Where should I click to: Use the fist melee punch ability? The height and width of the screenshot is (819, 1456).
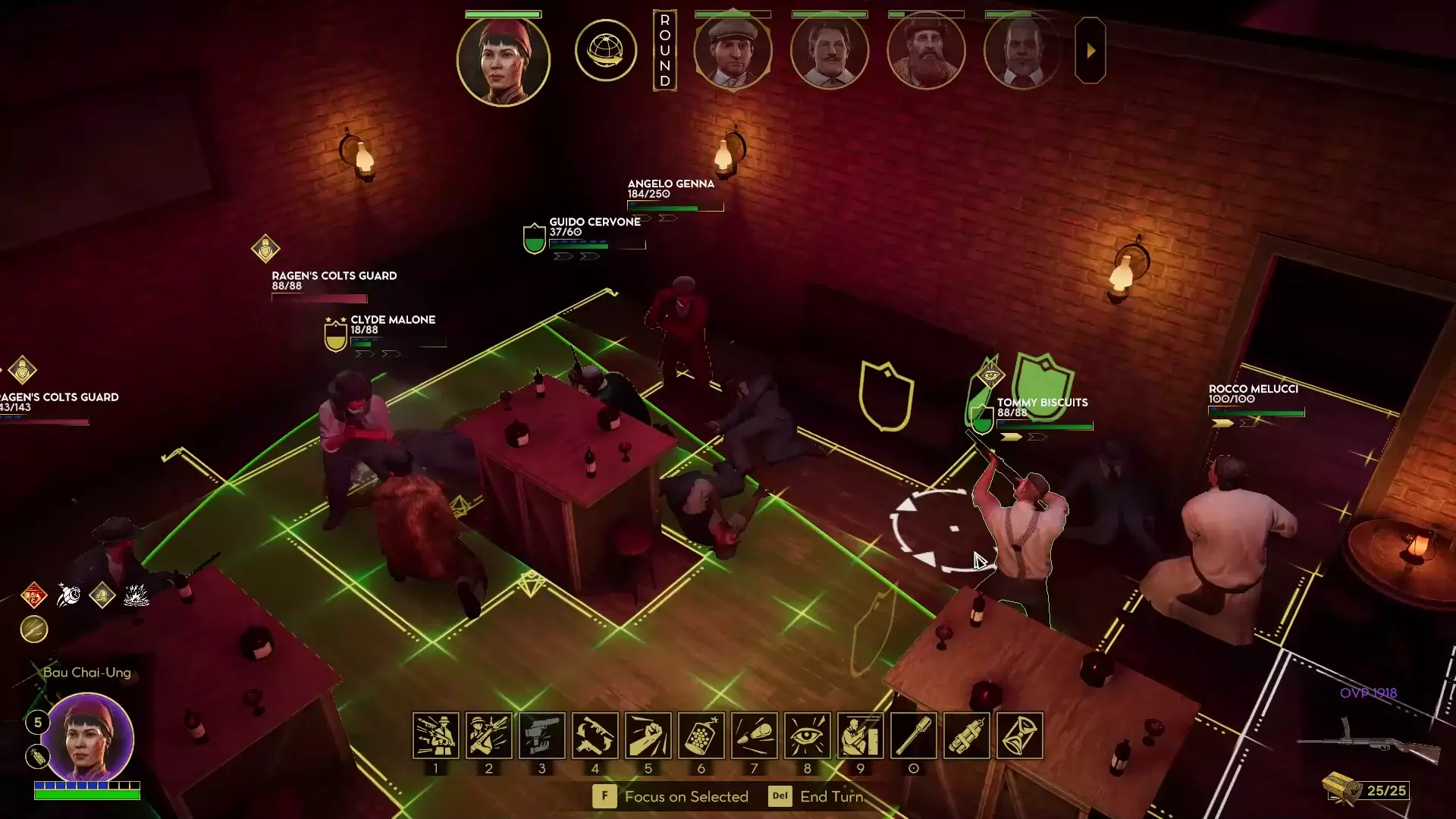pos(648,735)
